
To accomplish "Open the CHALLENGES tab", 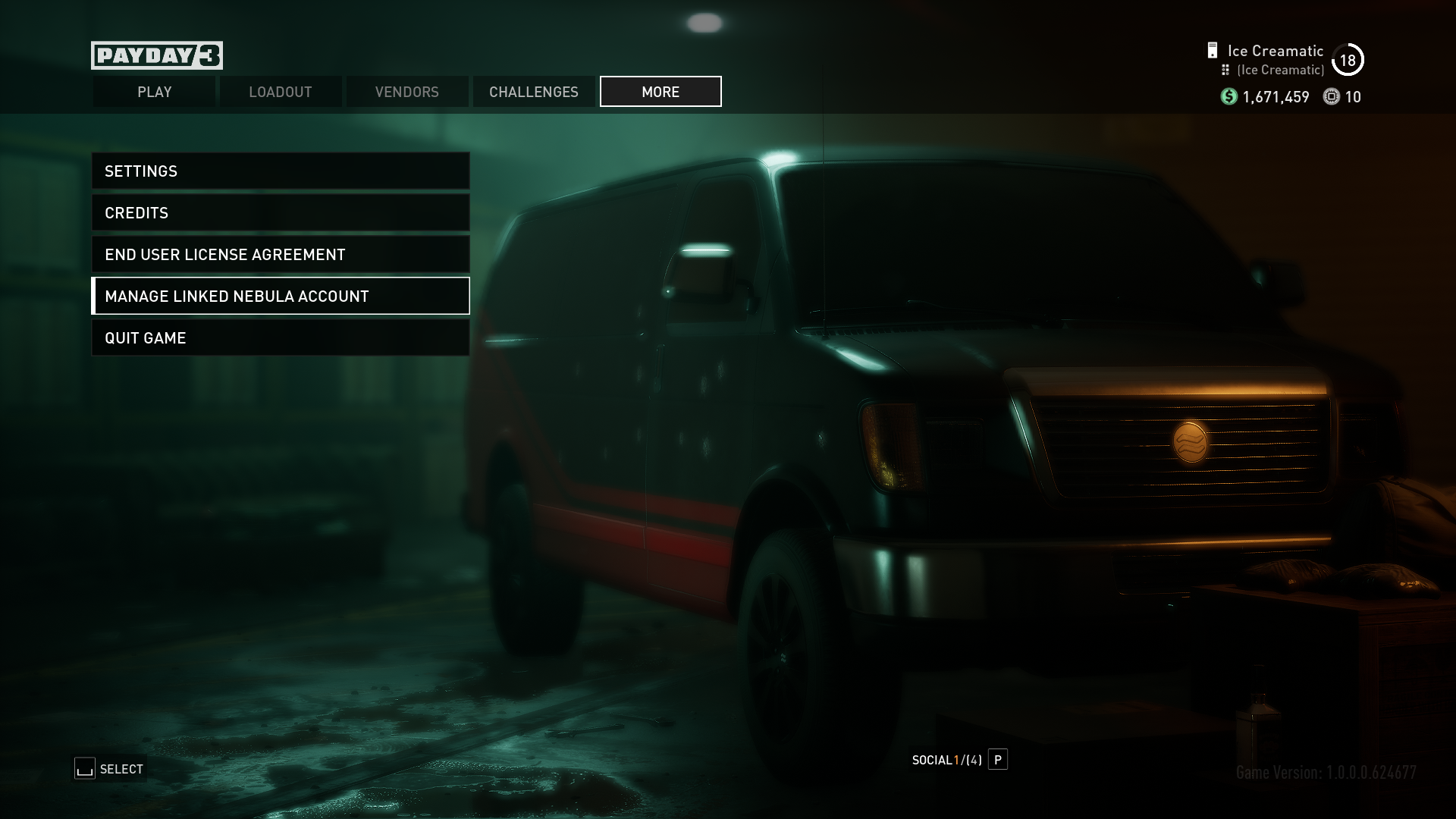I will coord(533,91).
